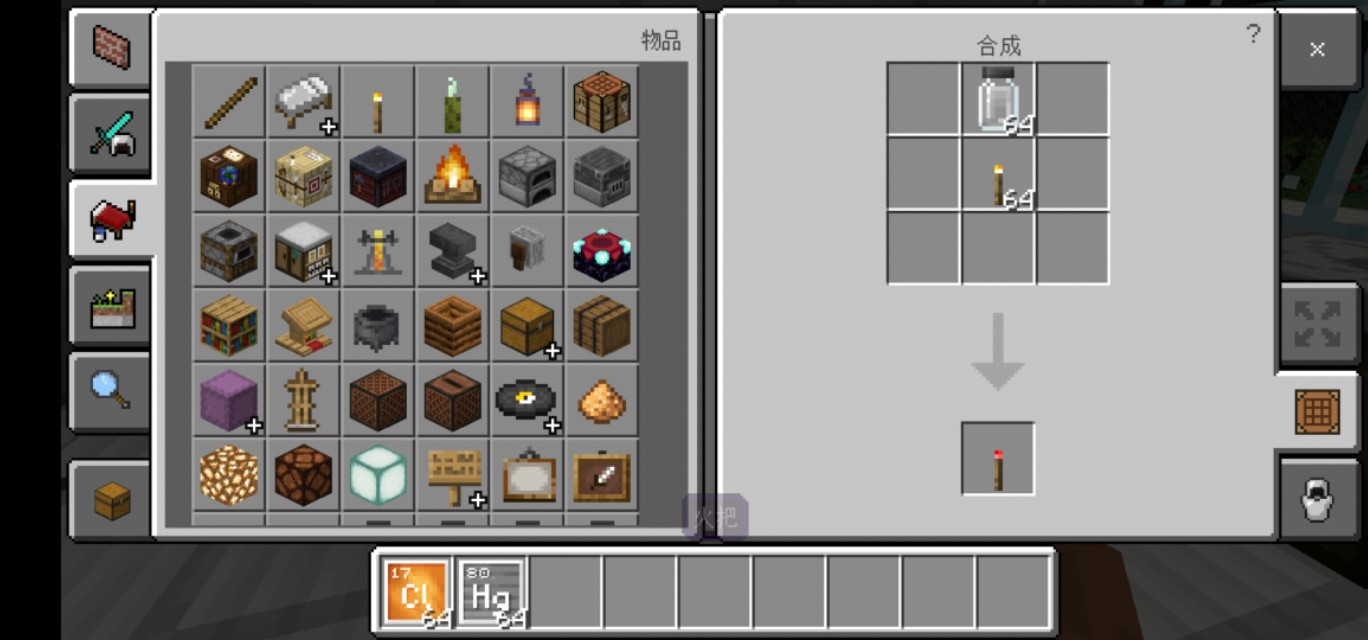The image size is (1368, 640).
Task: Select the chest inventory tab
Action: point(111,500)
